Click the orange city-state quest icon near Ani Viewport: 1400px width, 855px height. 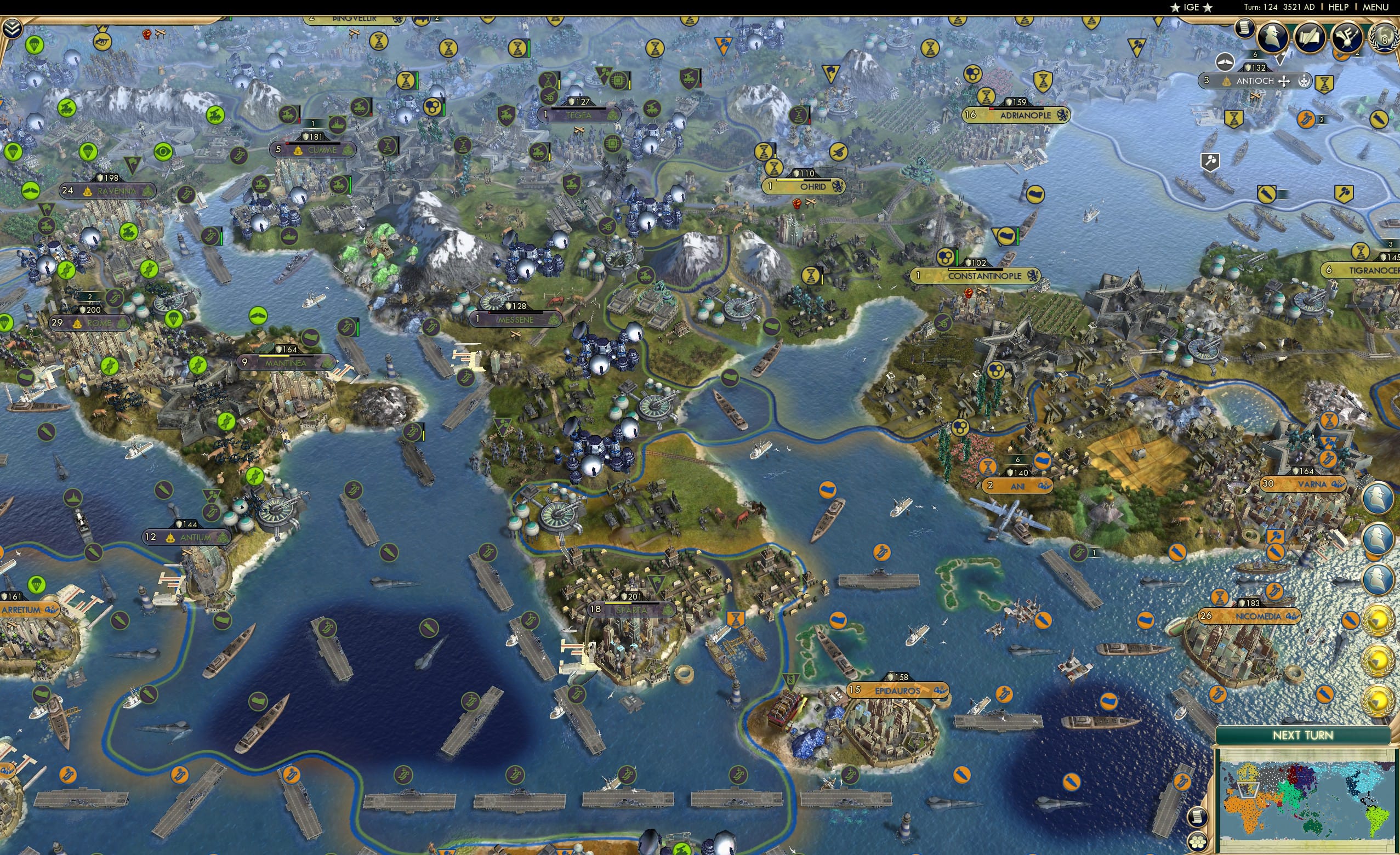(x=989, y=467)
